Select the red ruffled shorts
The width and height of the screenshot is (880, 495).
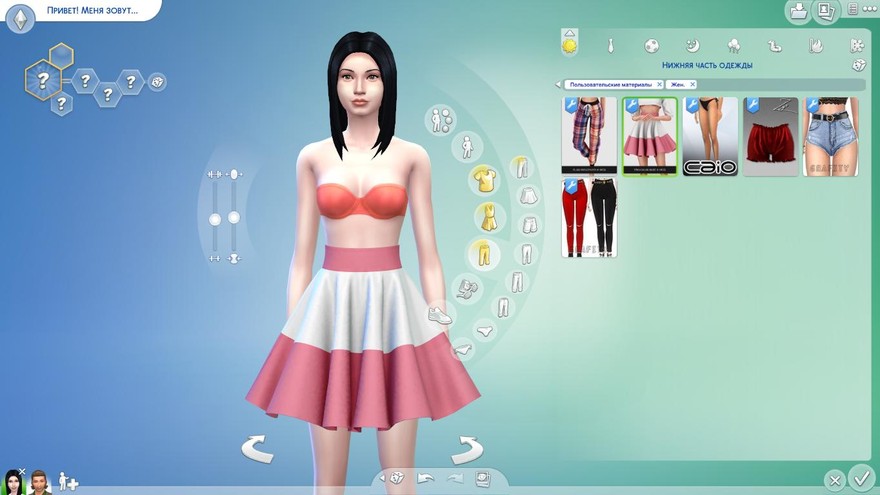click(x=770, y=136)
